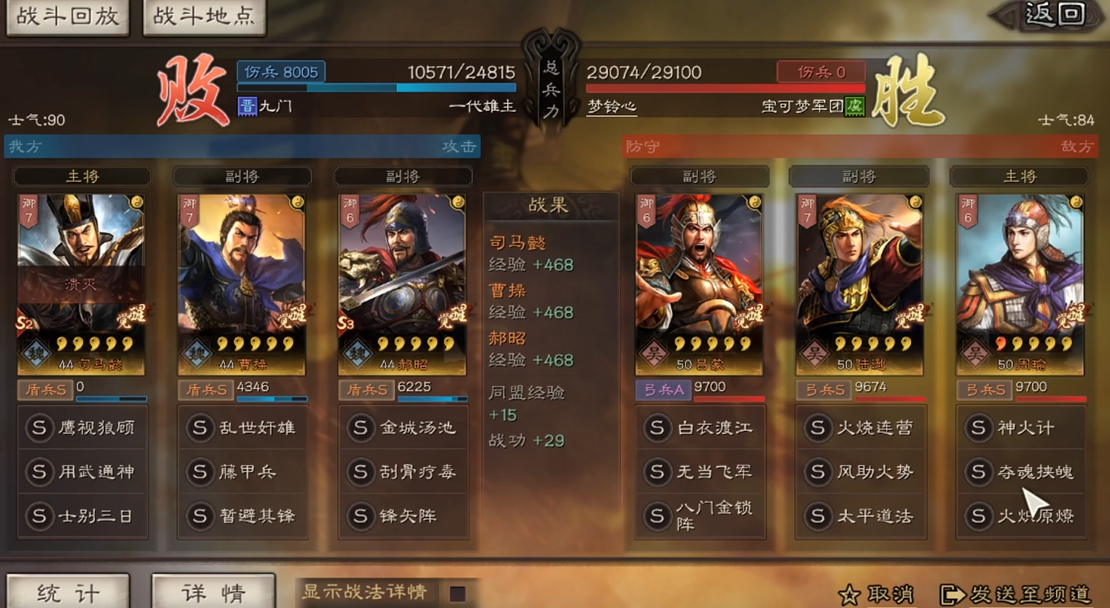Toggle the 显示战法详情 checkbox
Viewport: 1110px width, 608px height.
457,593
